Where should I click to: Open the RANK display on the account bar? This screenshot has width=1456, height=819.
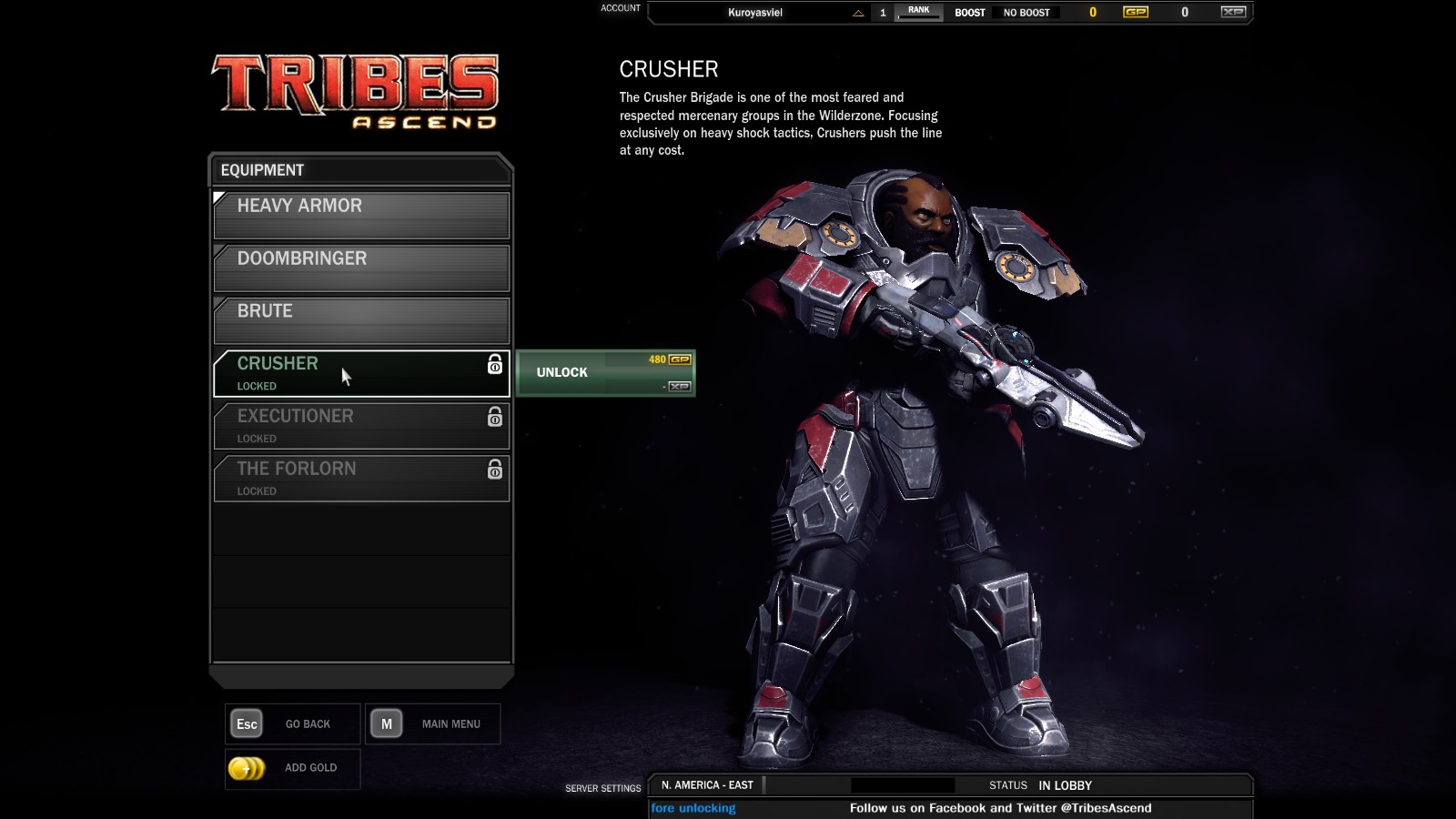point(918,10)
